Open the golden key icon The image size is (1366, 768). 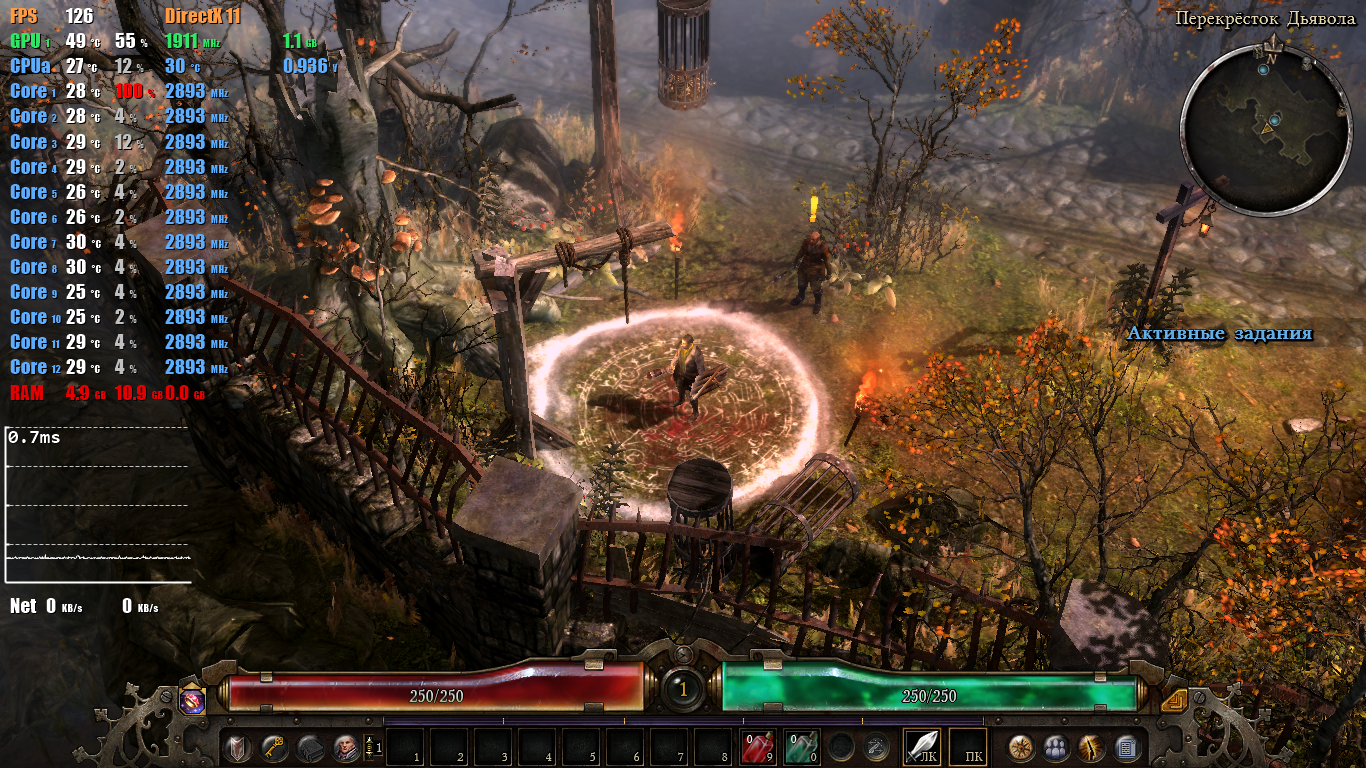pyautogui.click(x=274, y=747)
